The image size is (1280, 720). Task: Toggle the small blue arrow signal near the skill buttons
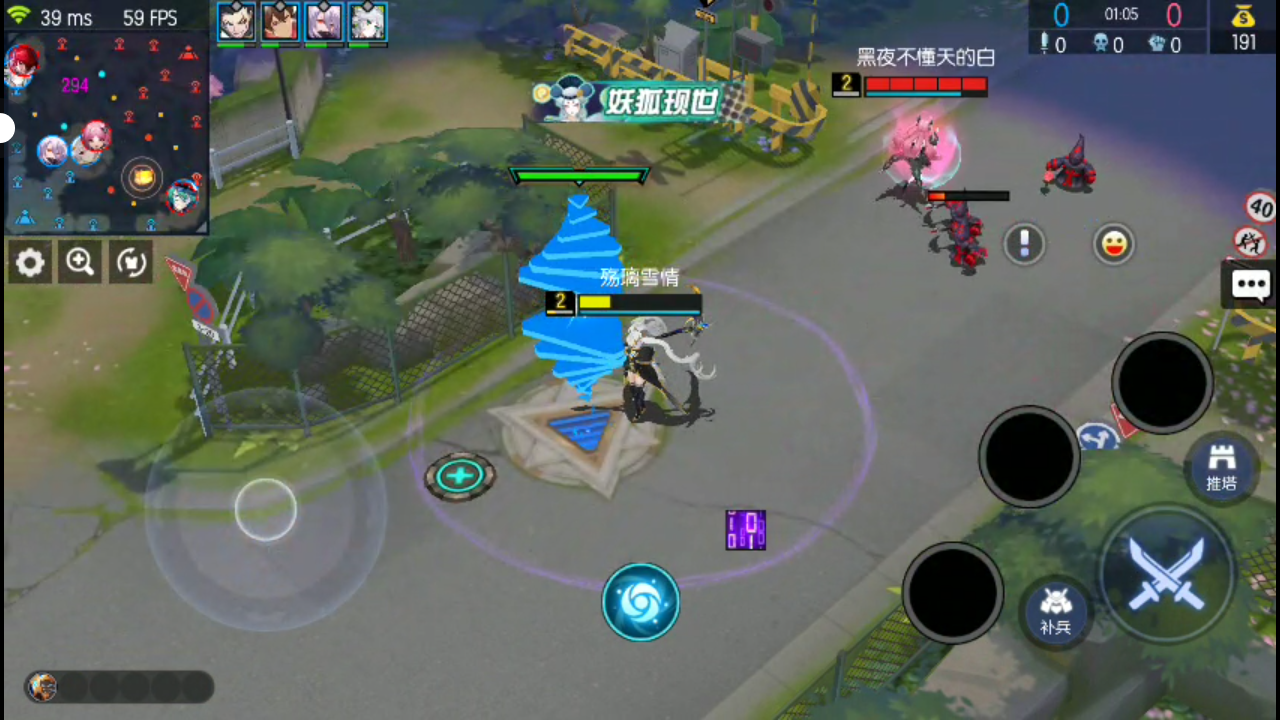[1097, 438]
